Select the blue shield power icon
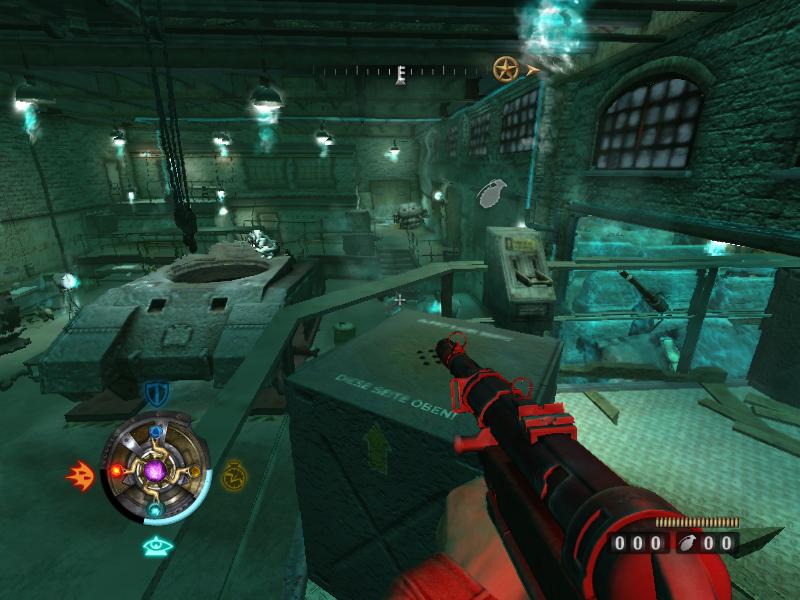This screenshot has height=600, width=800. (x=154, y=393)
